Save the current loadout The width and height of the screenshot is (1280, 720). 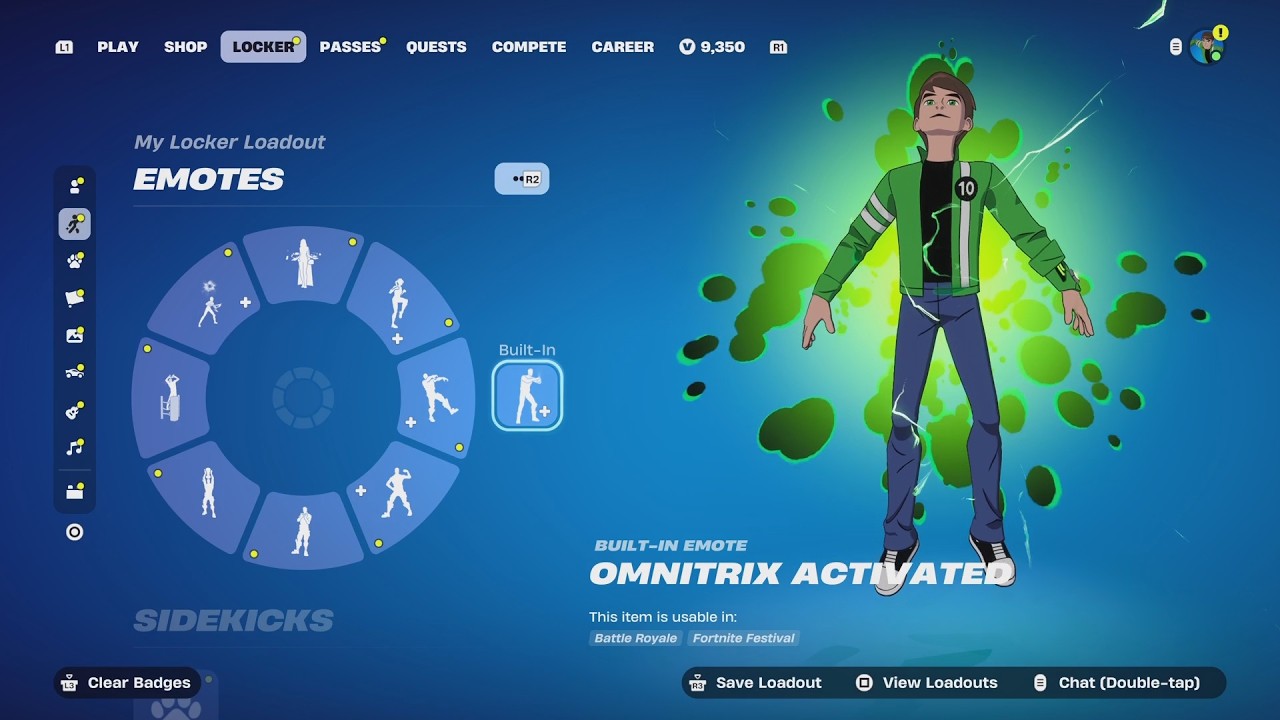(755, 683)
